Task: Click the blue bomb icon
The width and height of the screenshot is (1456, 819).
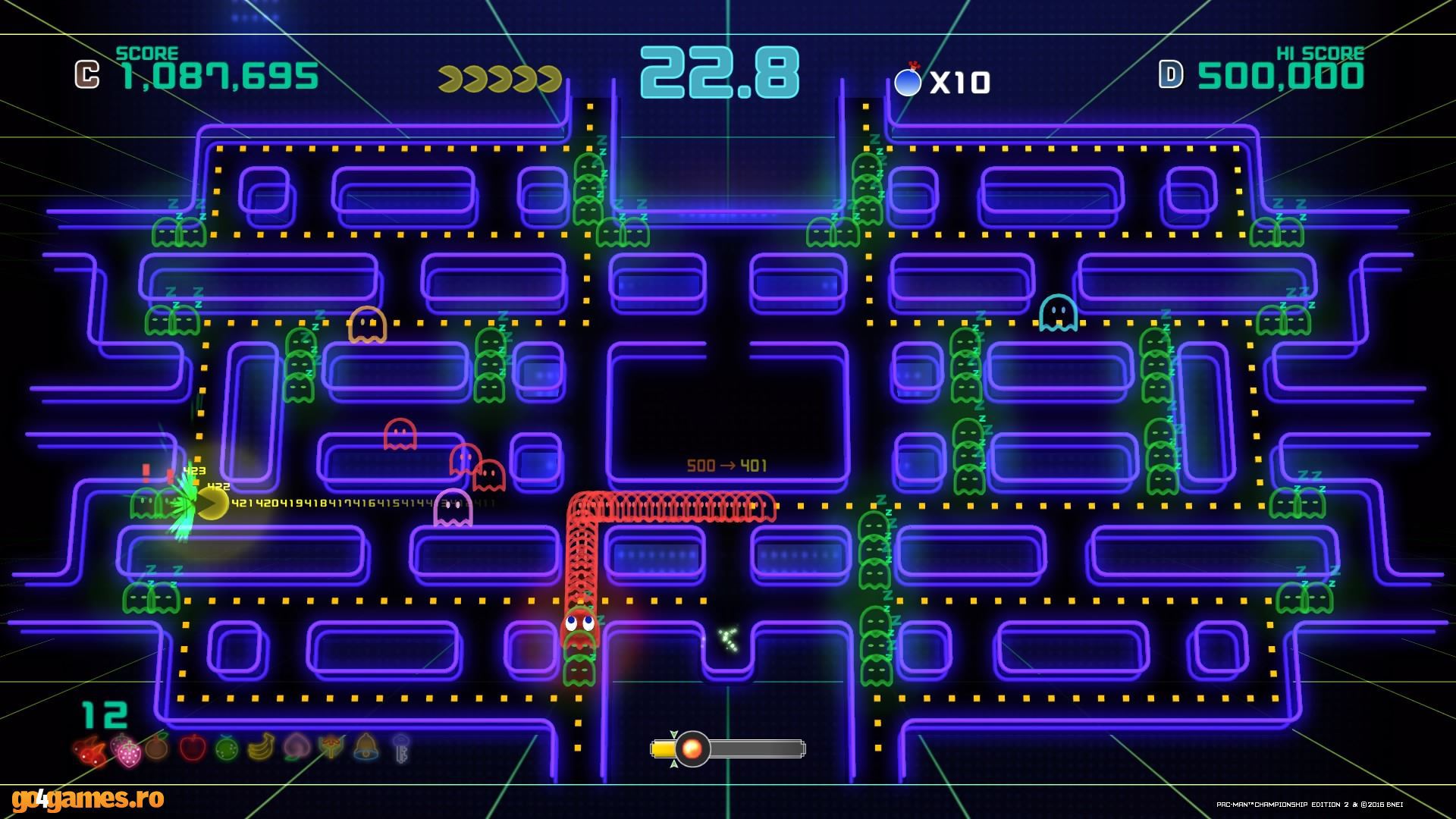Action: (x=908, y=80)
